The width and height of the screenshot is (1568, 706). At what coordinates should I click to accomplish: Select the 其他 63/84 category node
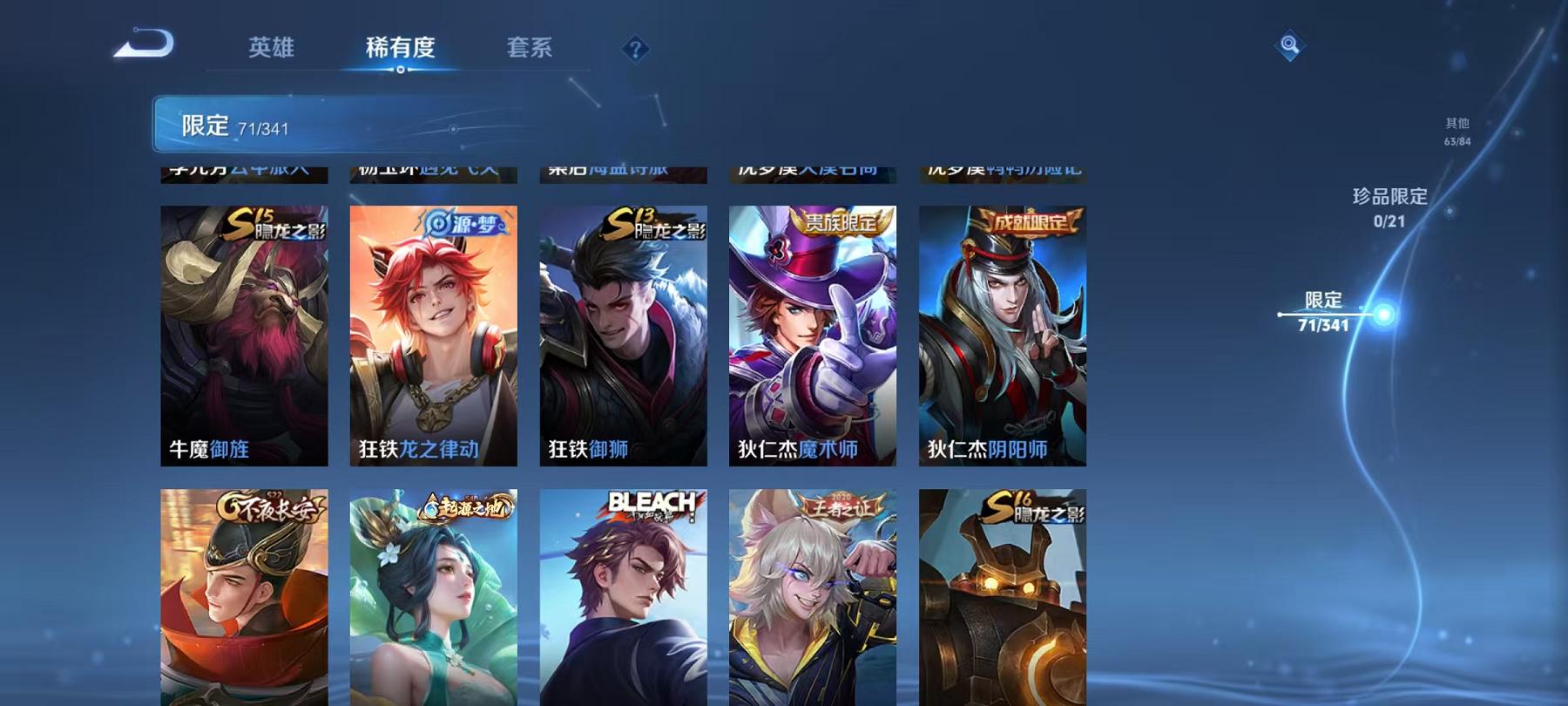tap(1456, 131)
